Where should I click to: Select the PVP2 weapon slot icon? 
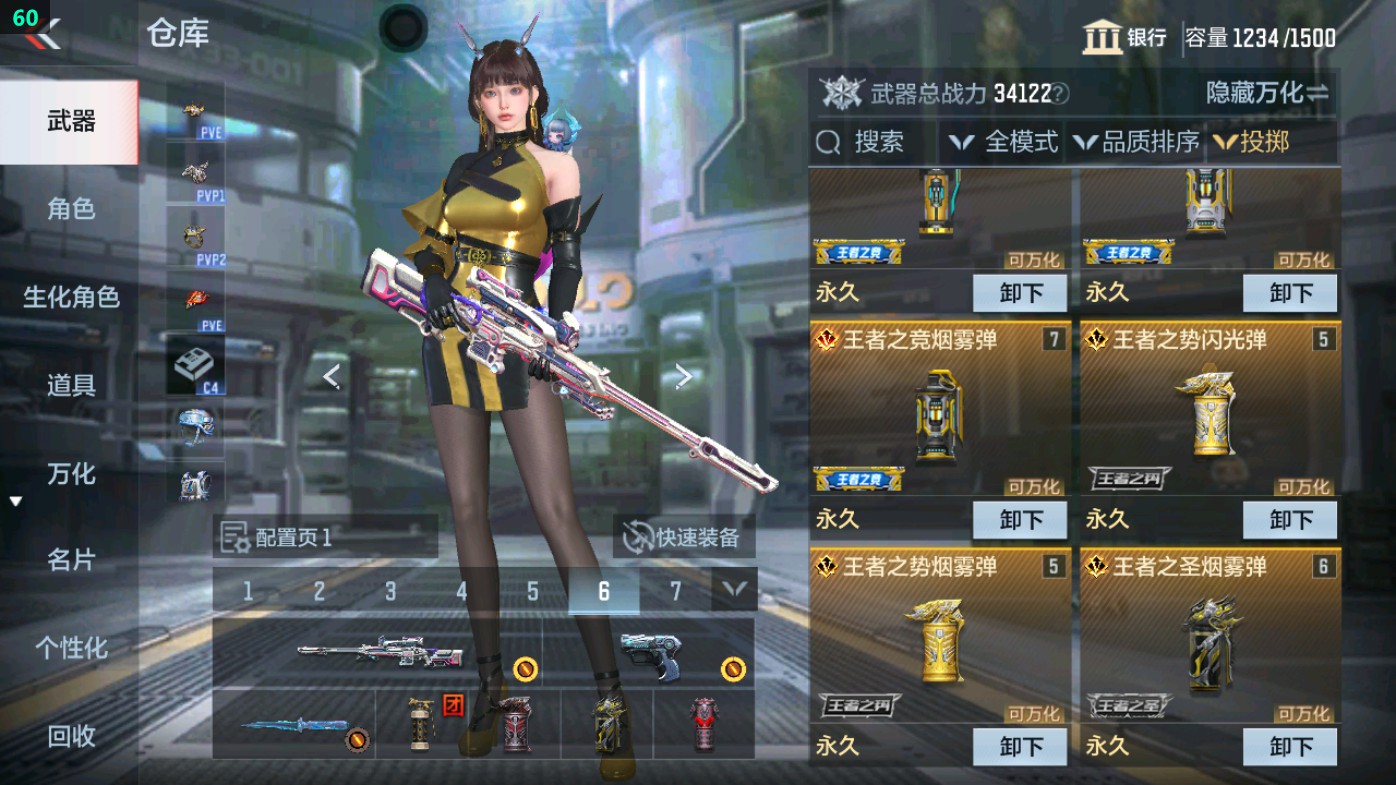click(196, 236)
